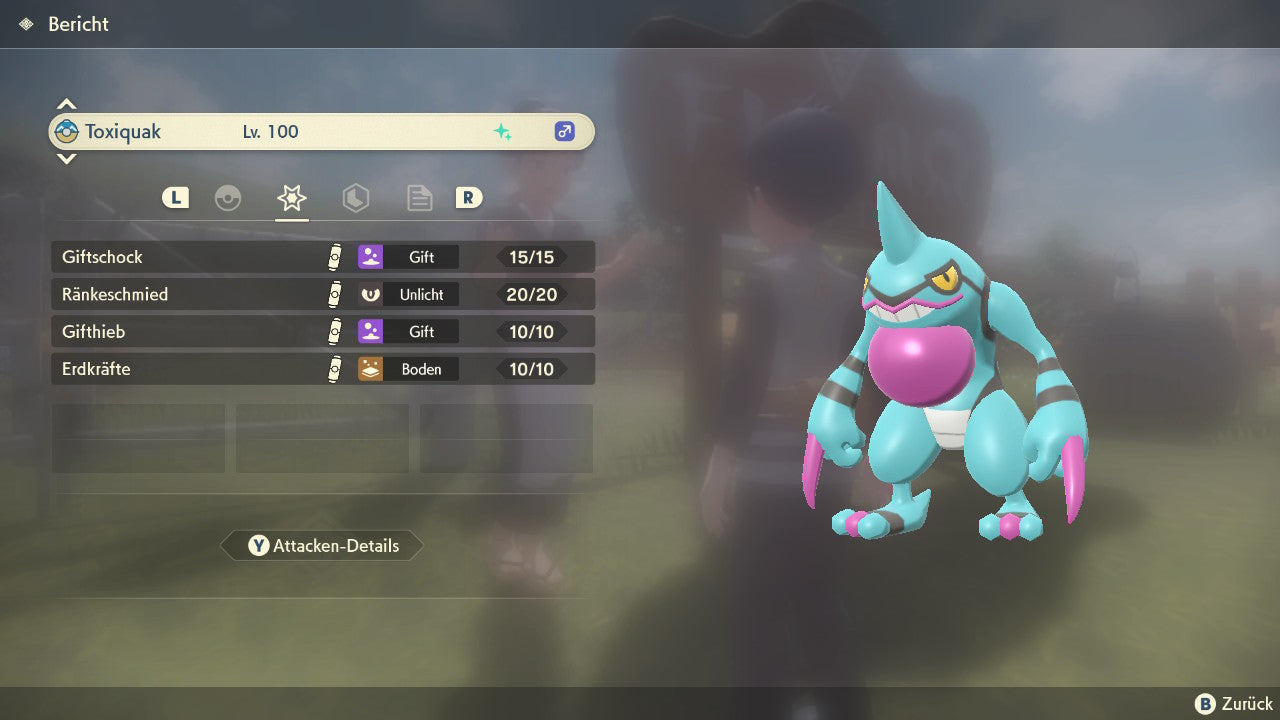Screen dimensions: 1280x720
Task: Open the document notes tab
Action: [419, 198]
